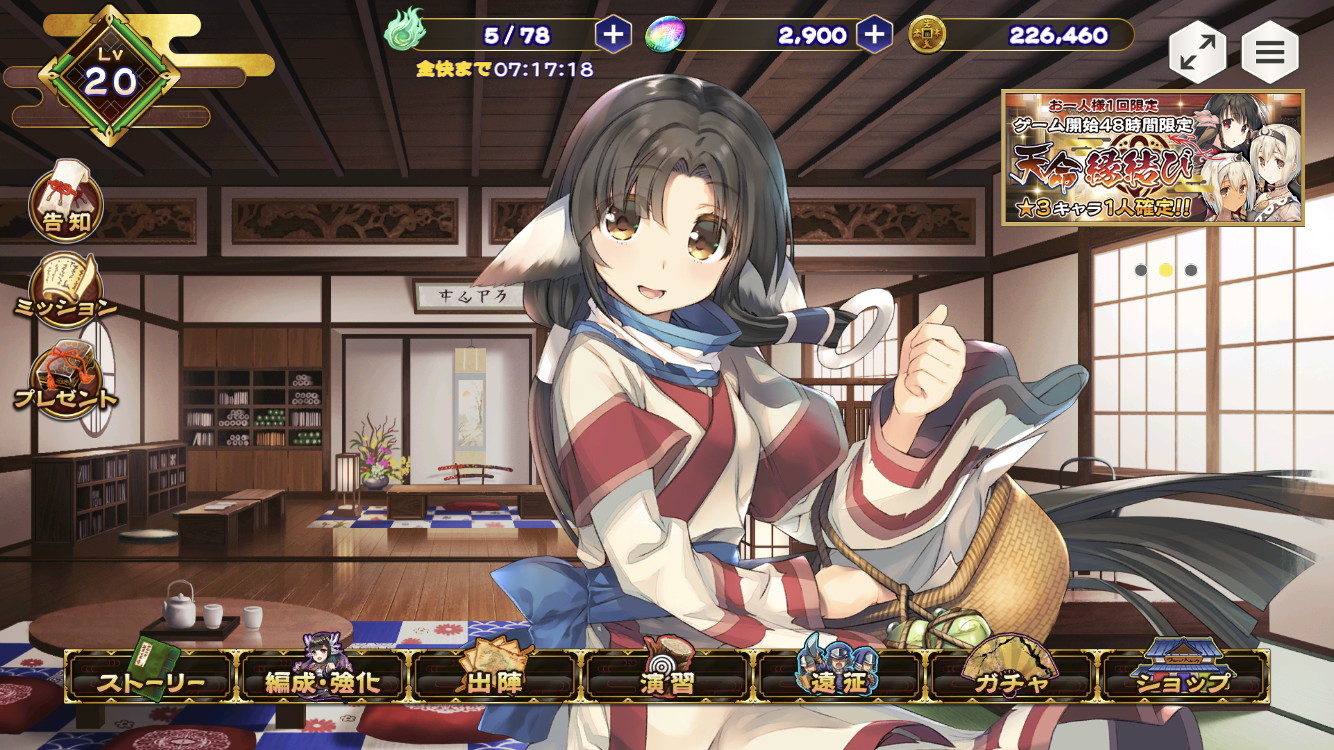The width and height of the screenshot is (1334, 750).
Task: Open 編成・強化 party formation menu
Action: (x=322, y=679)
